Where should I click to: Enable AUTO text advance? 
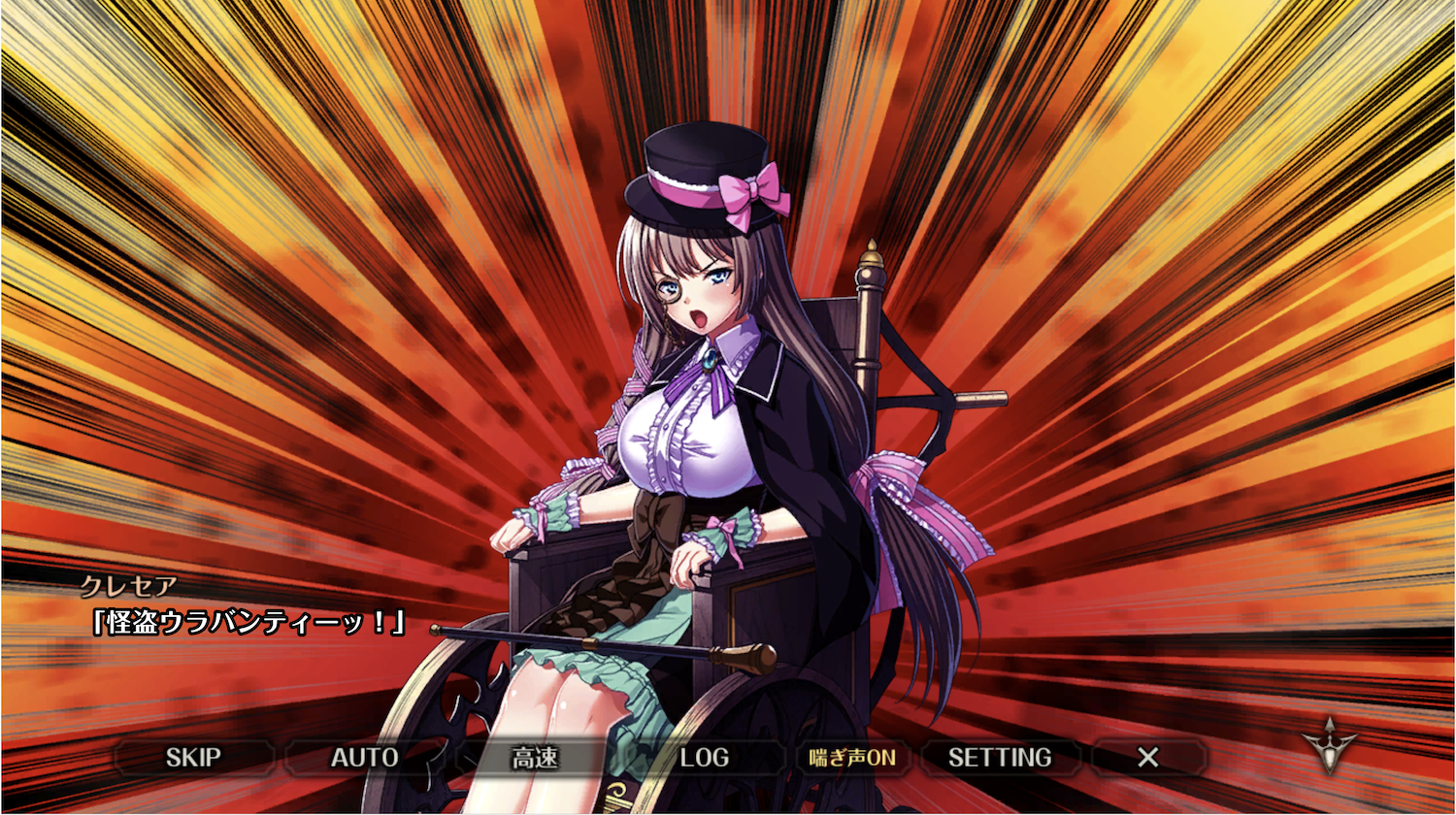pyautogui.click(x=364, y=758)
